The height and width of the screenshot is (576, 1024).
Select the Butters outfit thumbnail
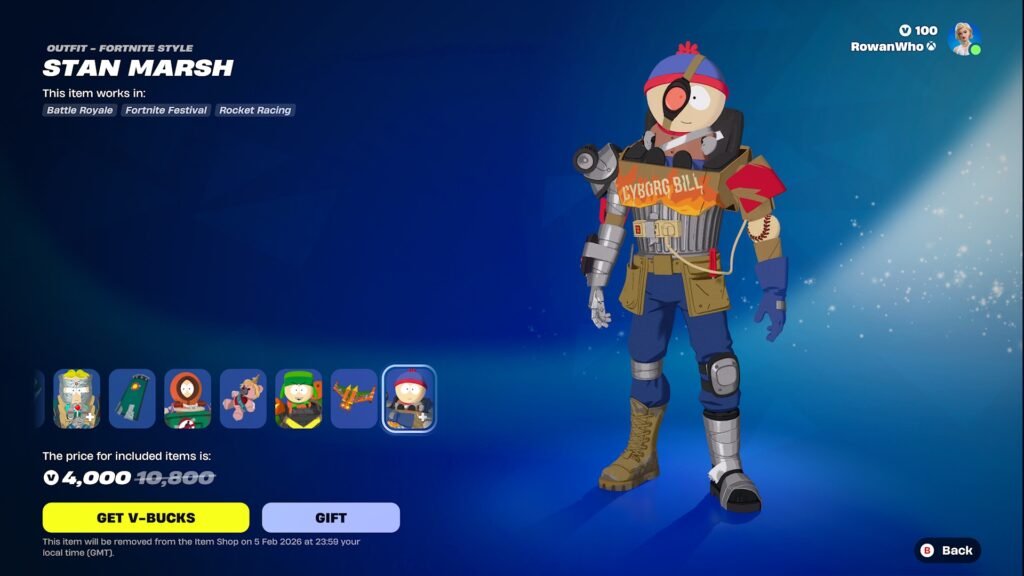pos(77,399)
